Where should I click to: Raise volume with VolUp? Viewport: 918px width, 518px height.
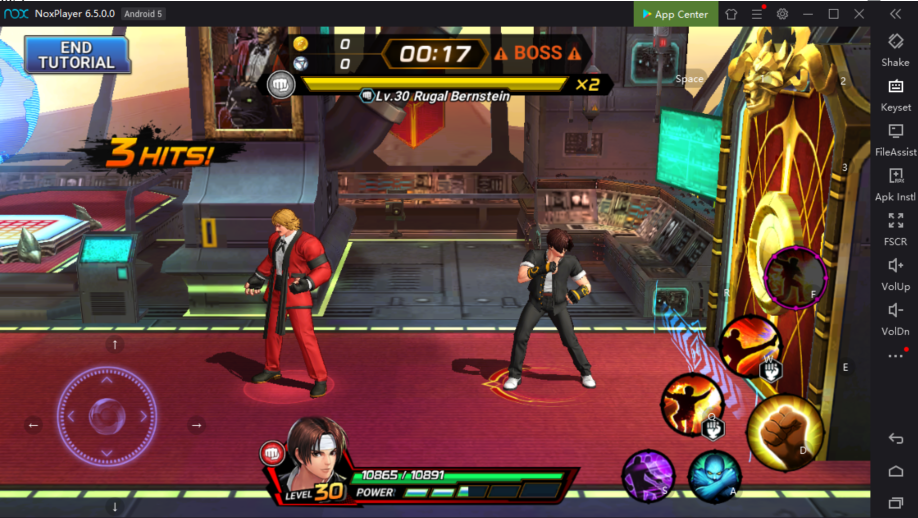pos(895,273)
